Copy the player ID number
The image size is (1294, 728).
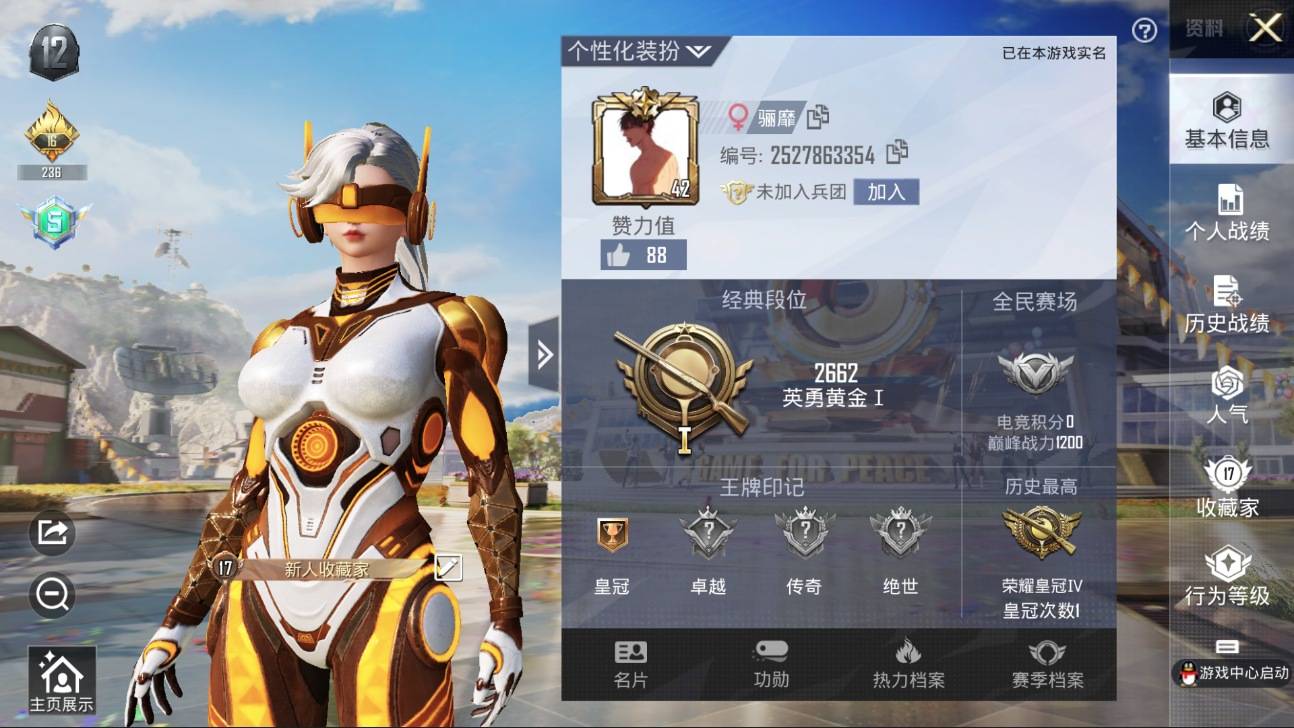(897, 153)
